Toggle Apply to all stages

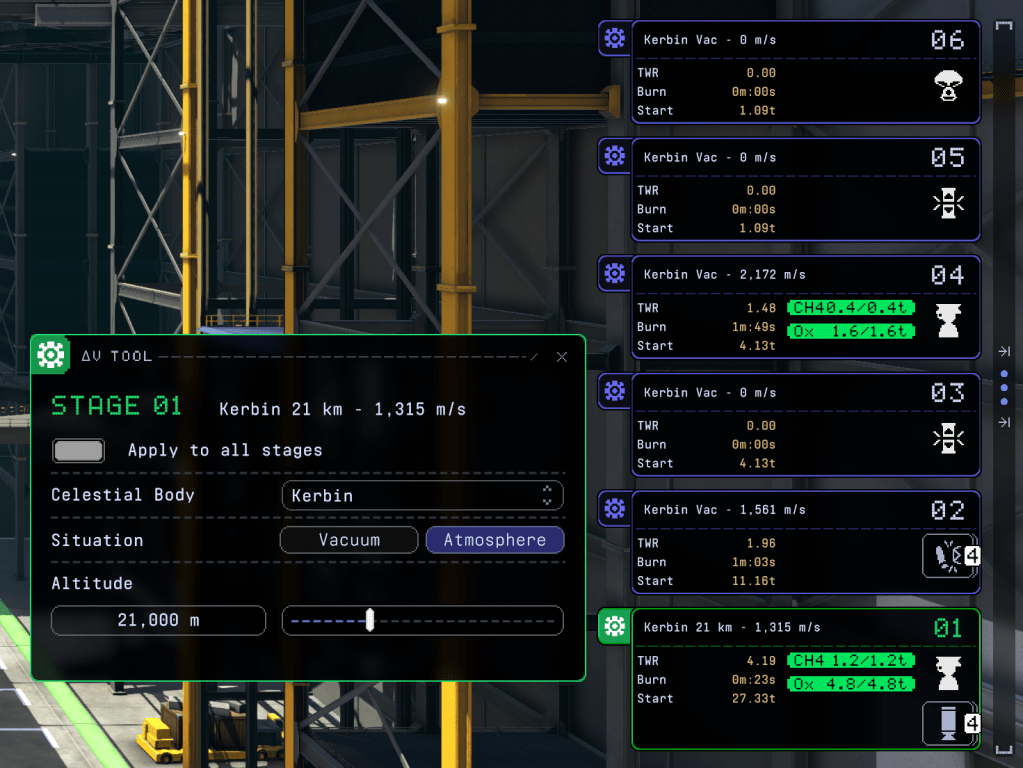78,451
